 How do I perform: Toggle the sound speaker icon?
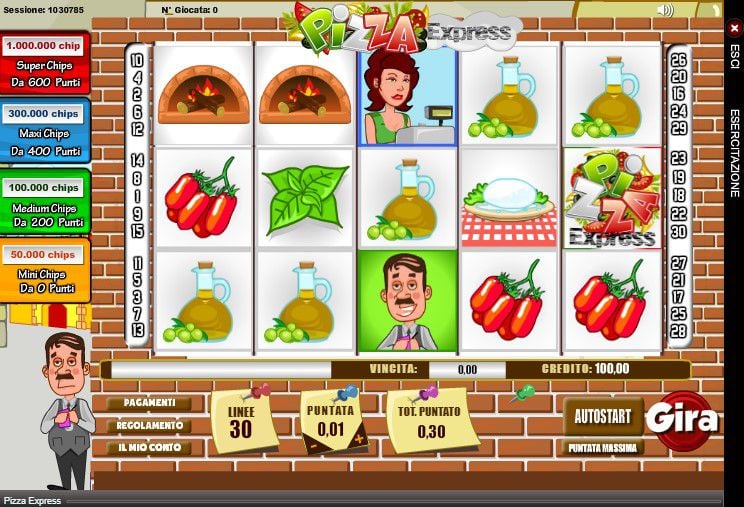[x=665, y=10]
